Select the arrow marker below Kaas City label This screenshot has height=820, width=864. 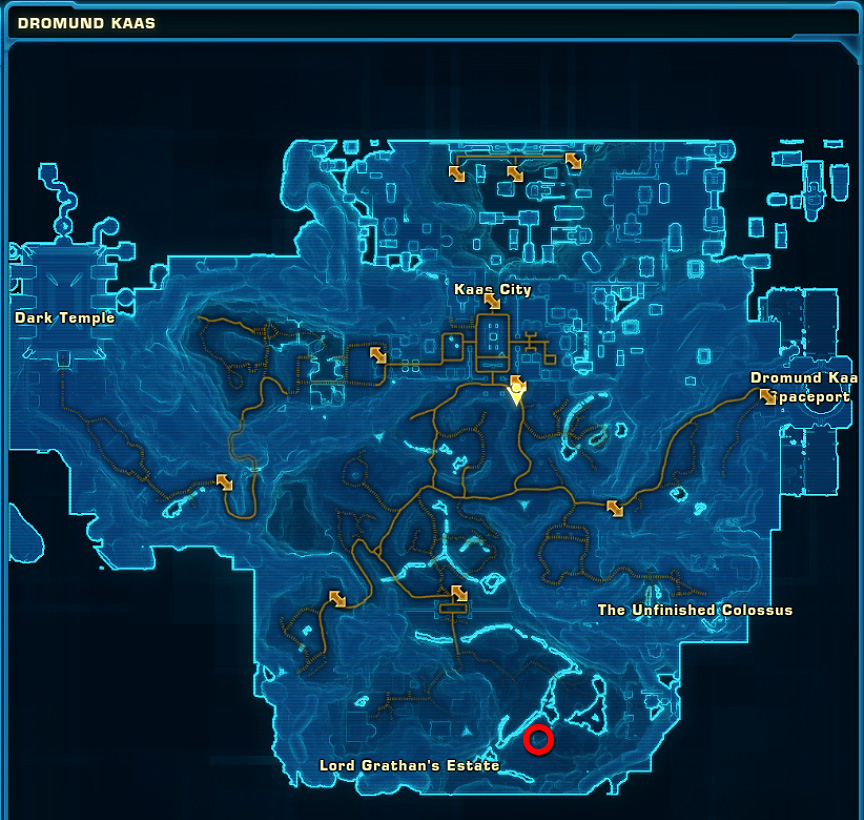pyautogui.click(x=492, y=302)
